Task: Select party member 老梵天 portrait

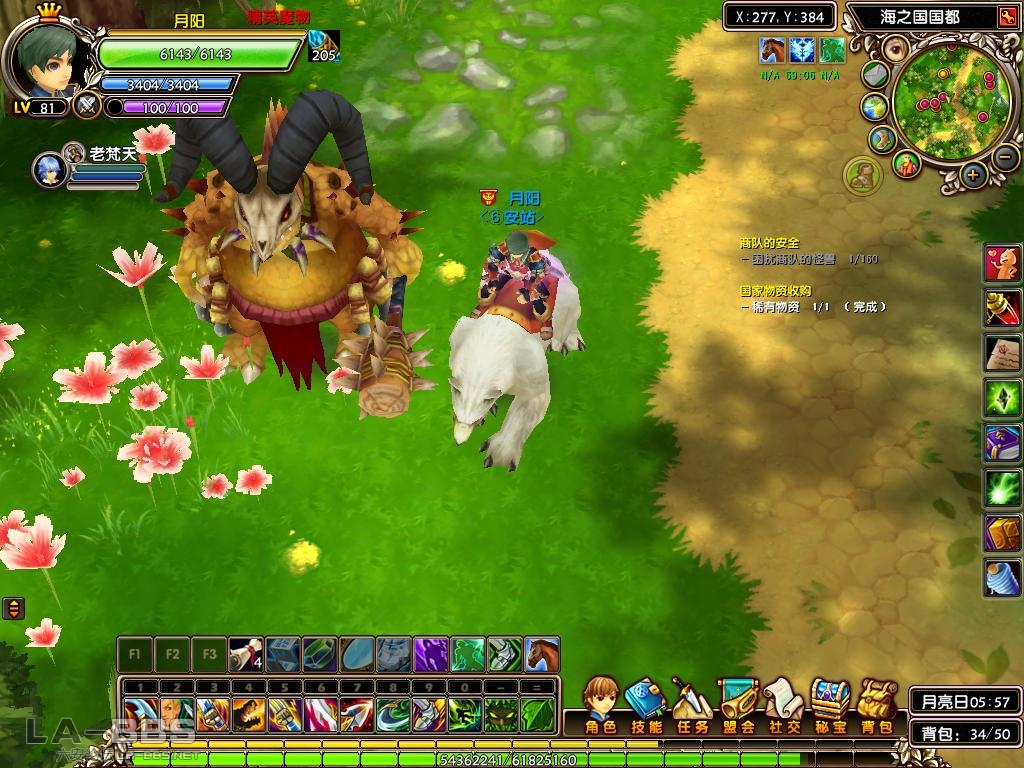Action: pyautogui.click(x=49, y=170)
